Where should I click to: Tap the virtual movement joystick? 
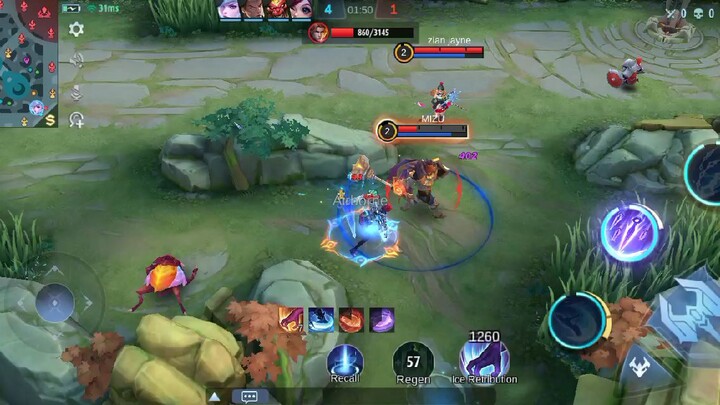pos(55,302)
